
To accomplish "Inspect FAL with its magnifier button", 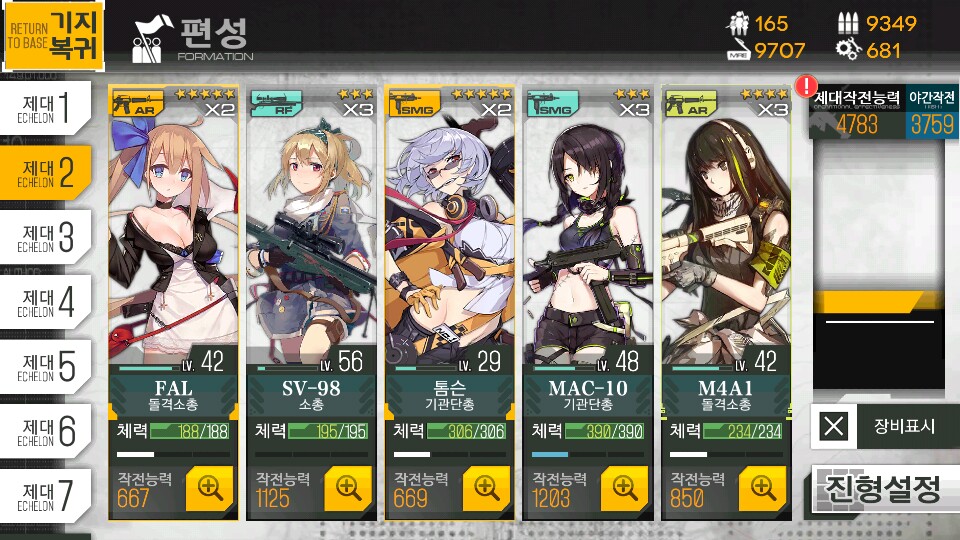I will click(x=209, y=487).
